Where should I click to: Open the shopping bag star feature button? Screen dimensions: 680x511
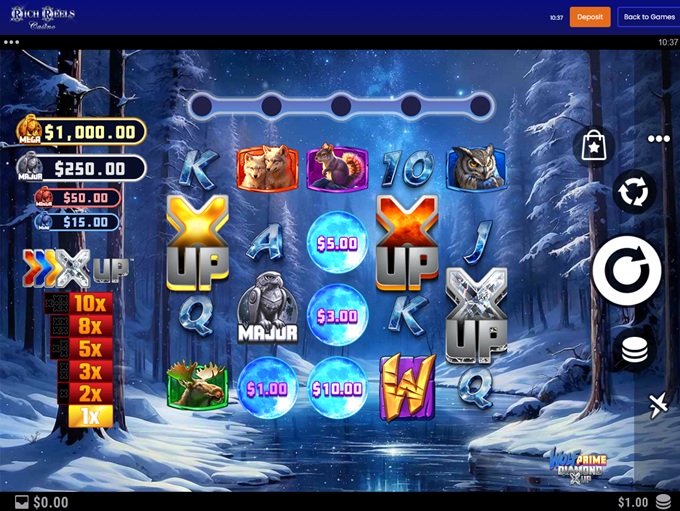(x=593, y=144)
